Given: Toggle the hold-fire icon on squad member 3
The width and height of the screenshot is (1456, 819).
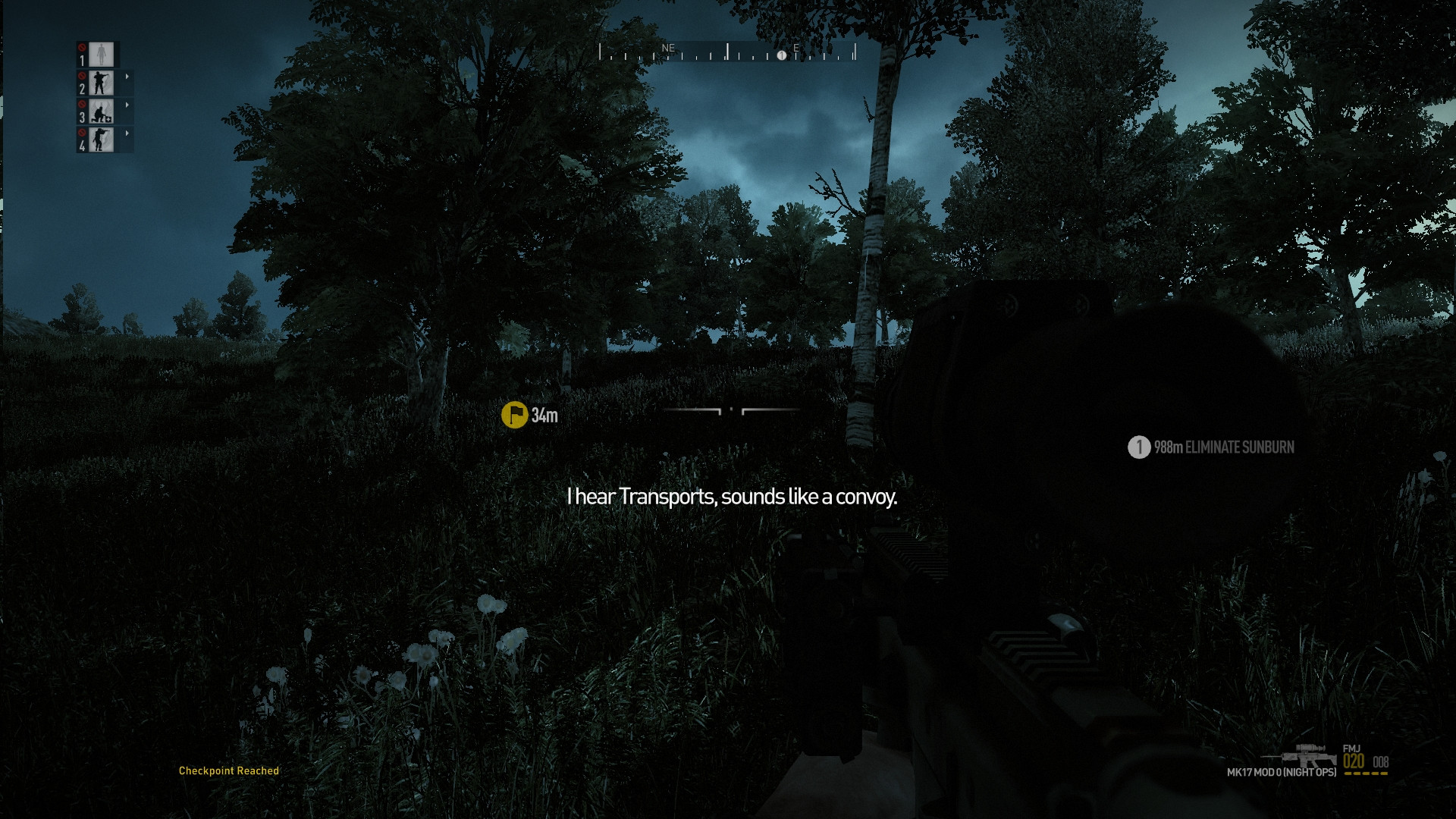Looking at the screenshot, I should tap(82, 105).
